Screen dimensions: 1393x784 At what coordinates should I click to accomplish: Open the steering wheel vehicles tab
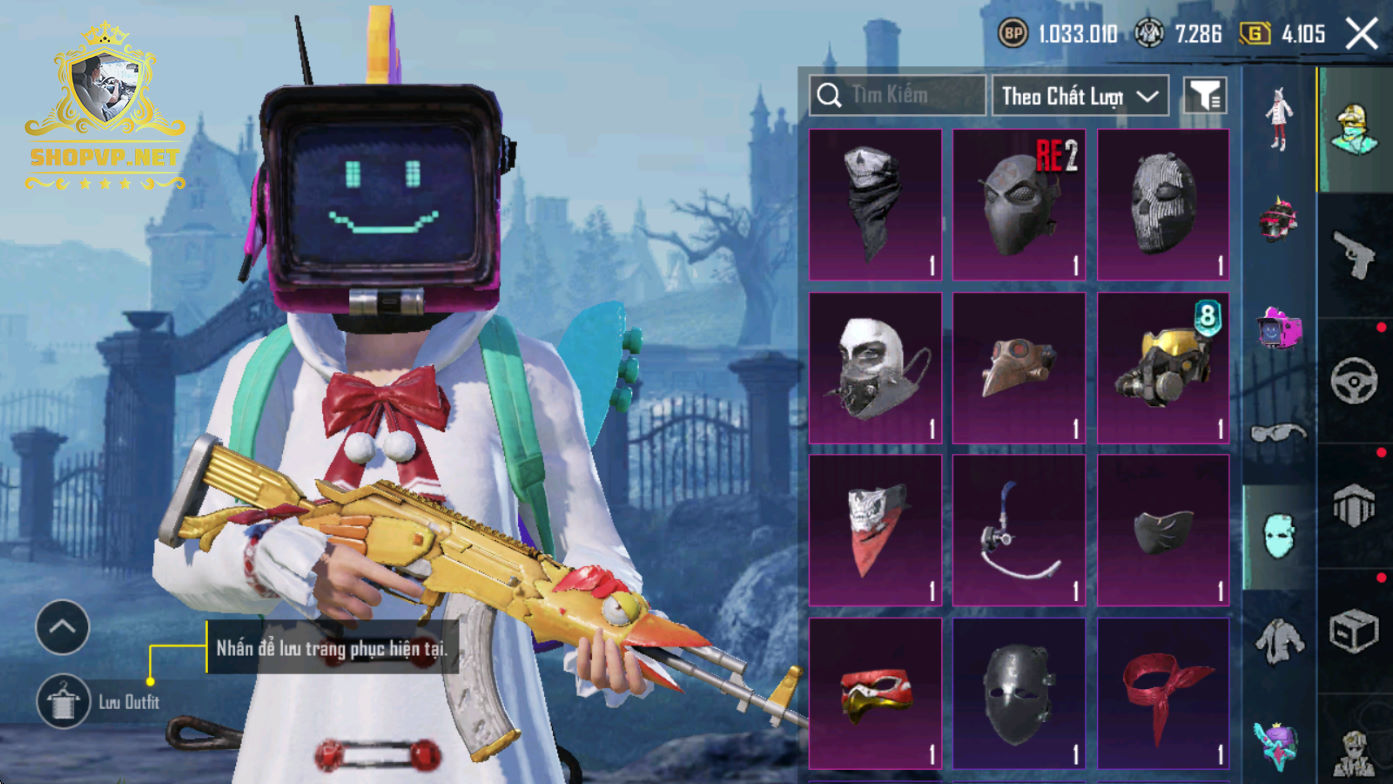tap(1355, 380)
